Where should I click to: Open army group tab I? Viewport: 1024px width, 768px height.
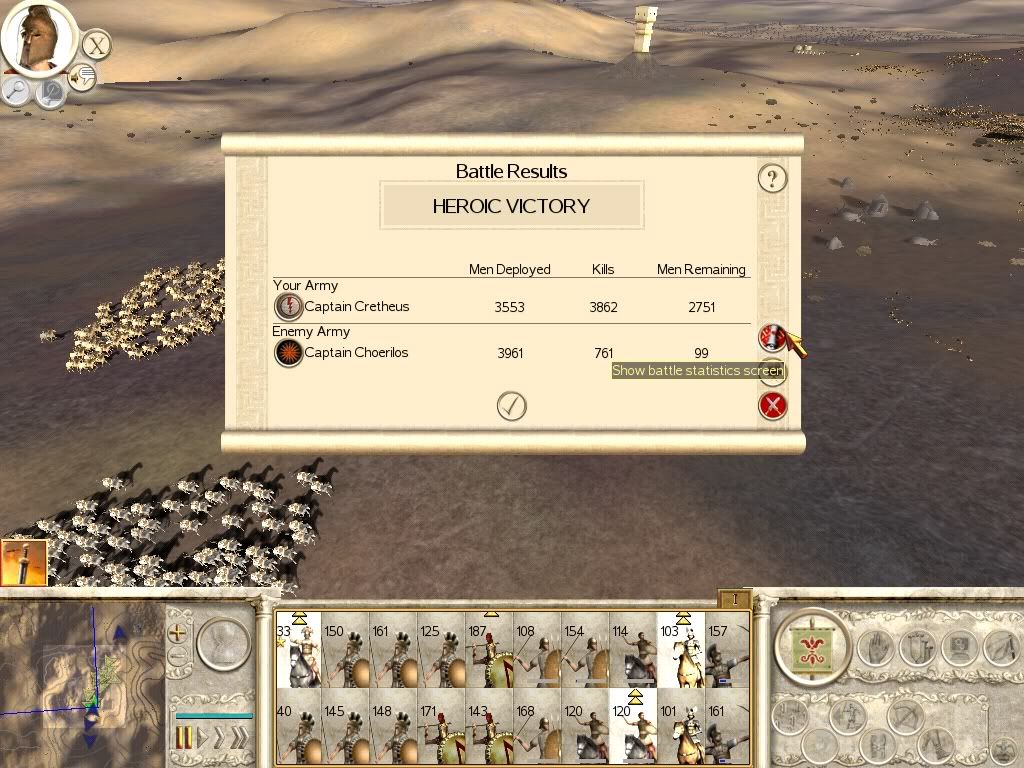click(734, 599)
